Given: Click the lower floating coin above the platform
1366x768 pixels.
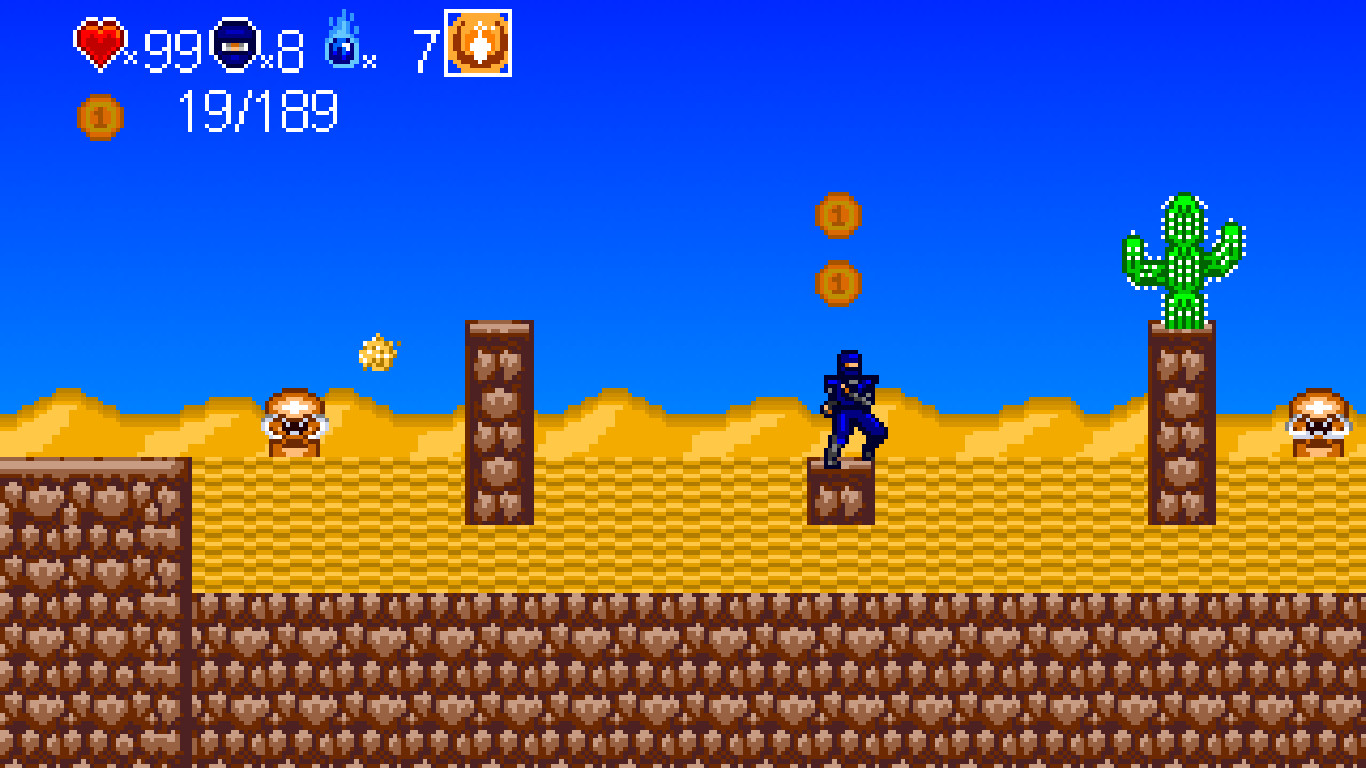Looking at the screenshot, I should [x=838, y=282].
